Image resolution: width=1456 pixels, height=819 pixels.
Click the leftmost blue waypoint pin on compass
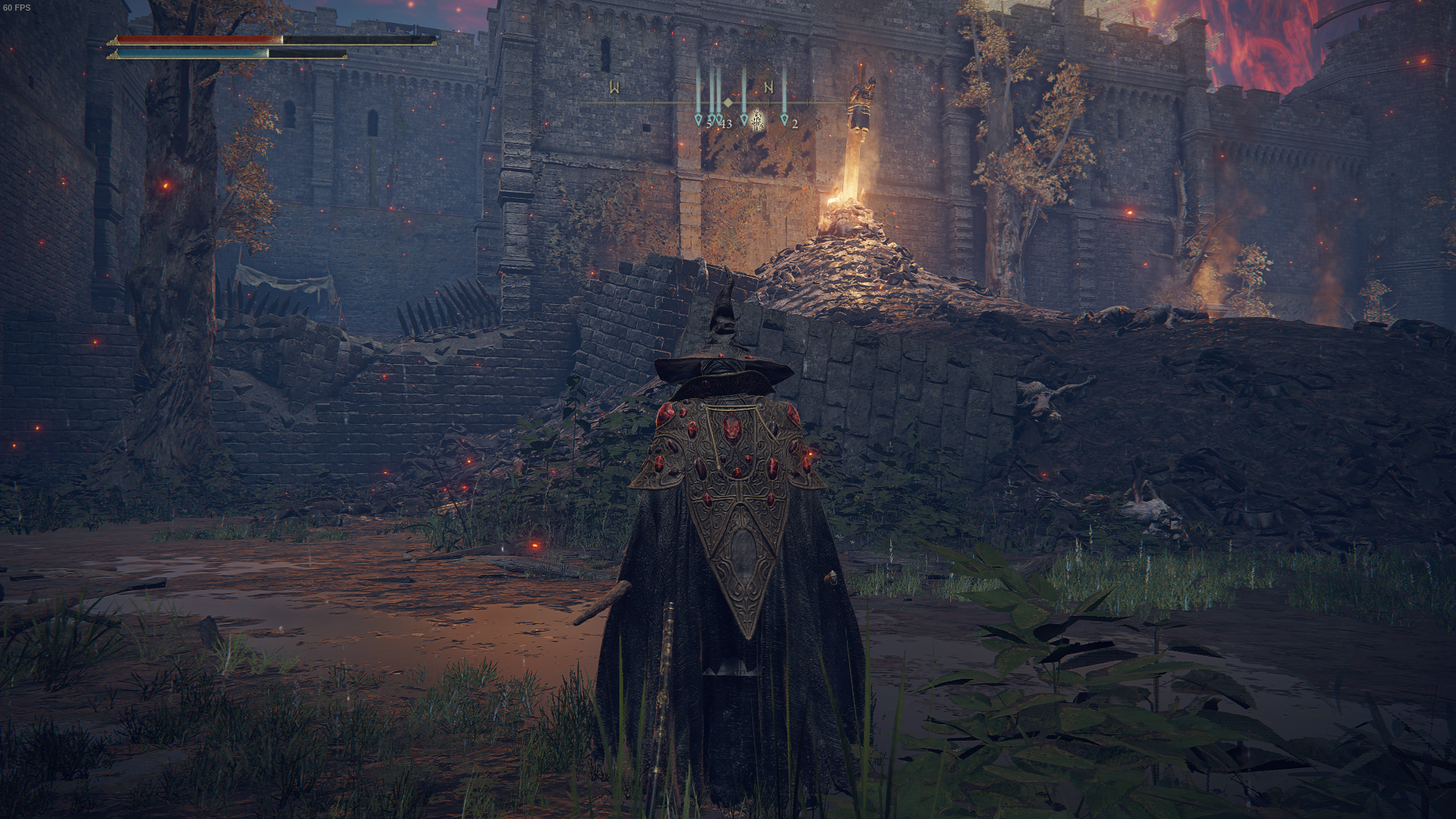click(x=699, y=119)
